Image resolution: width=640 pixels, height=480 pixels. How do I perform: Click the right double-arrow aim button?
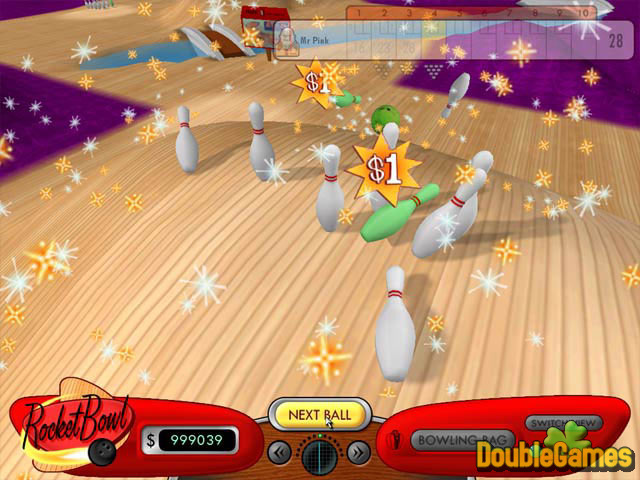pyautogui.click(x=357, y=453)
